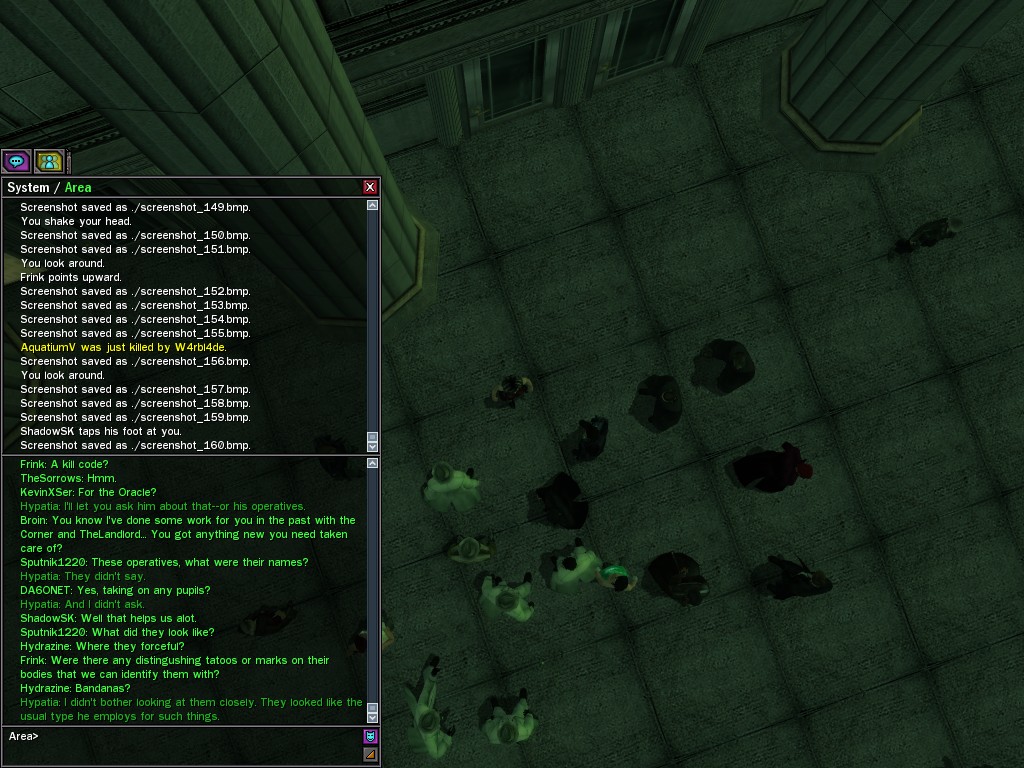Select the green Area label in chat header
The image size is (1024, 768).
78,188
